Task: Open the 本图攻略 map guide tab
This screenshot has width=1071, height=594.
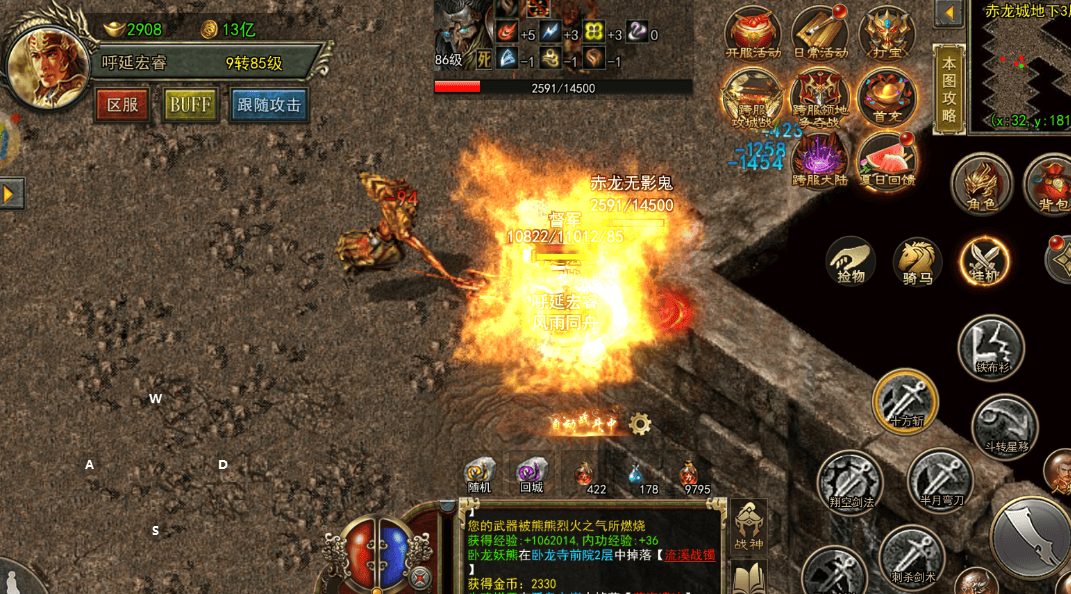Action: [949, 89]
